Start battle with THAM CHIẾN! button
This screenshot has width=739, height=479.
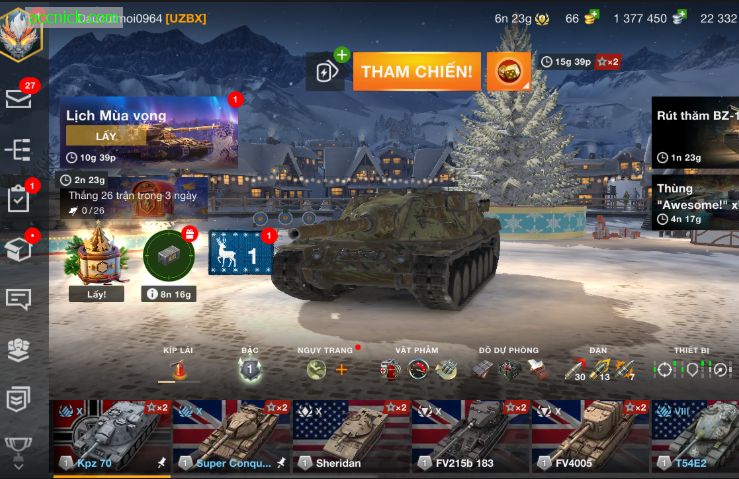coord(416,72)
